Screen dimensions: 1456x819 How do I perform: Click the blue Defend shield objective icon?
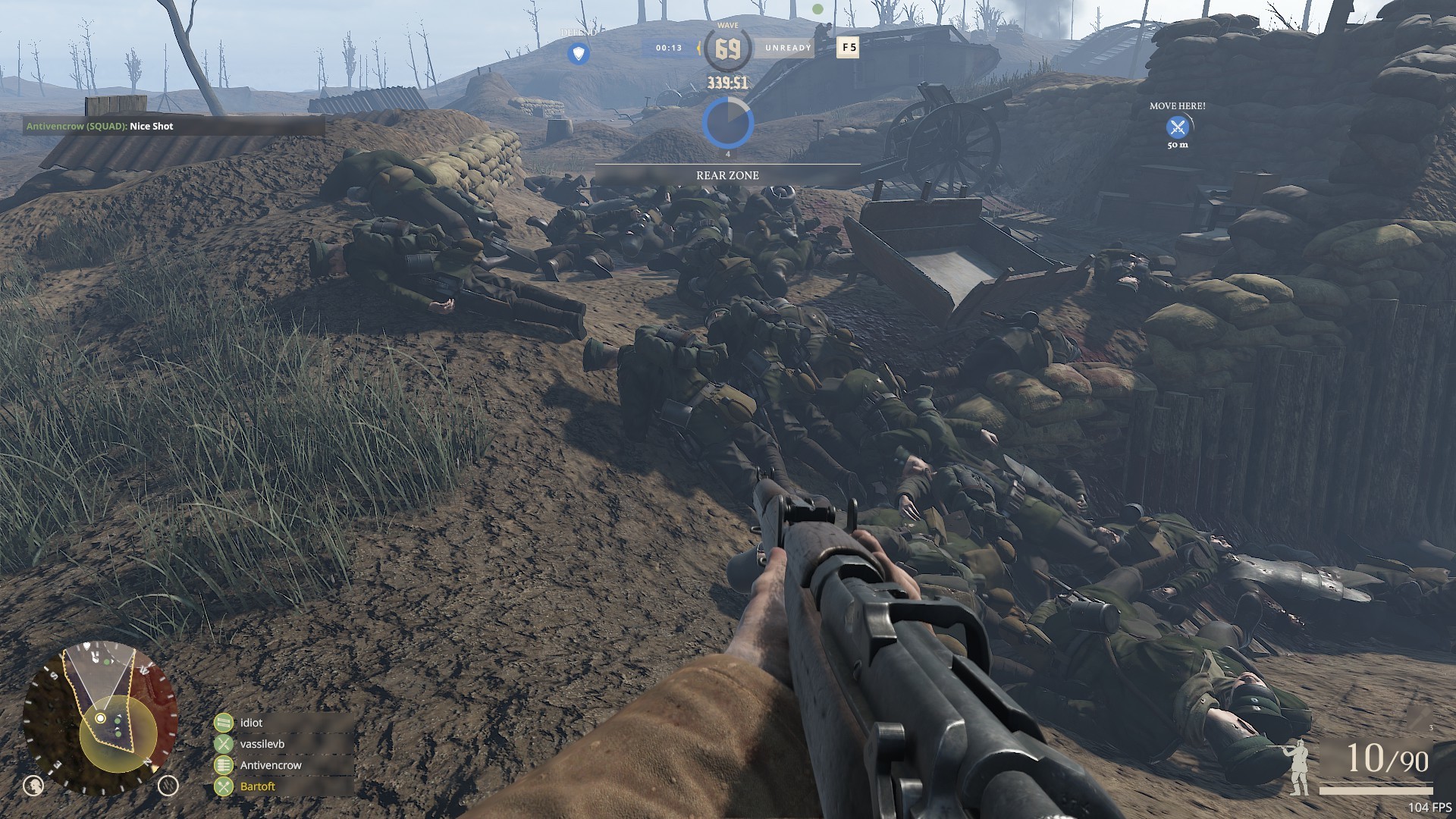point(579,54)
